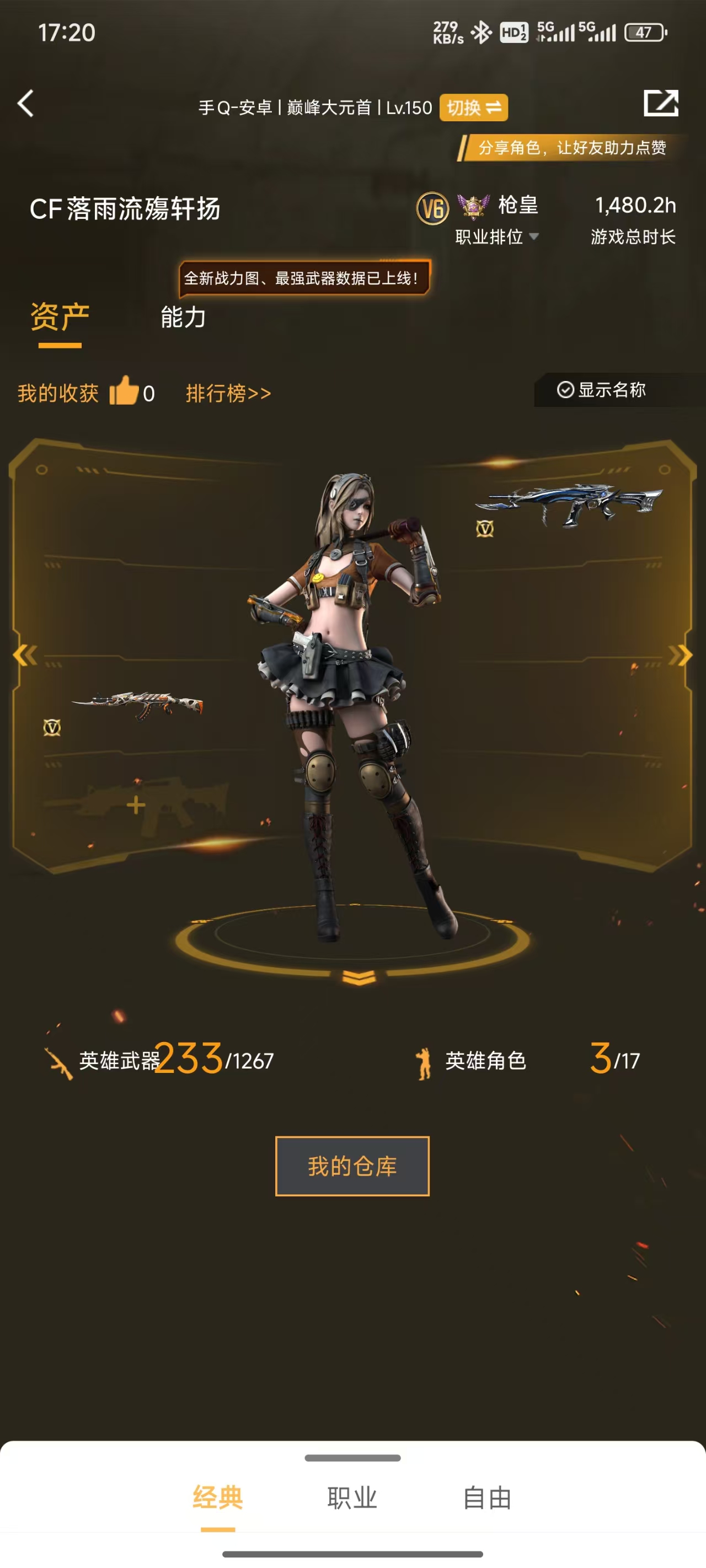Tap the orange 切换 switch account button

(473, 108)
